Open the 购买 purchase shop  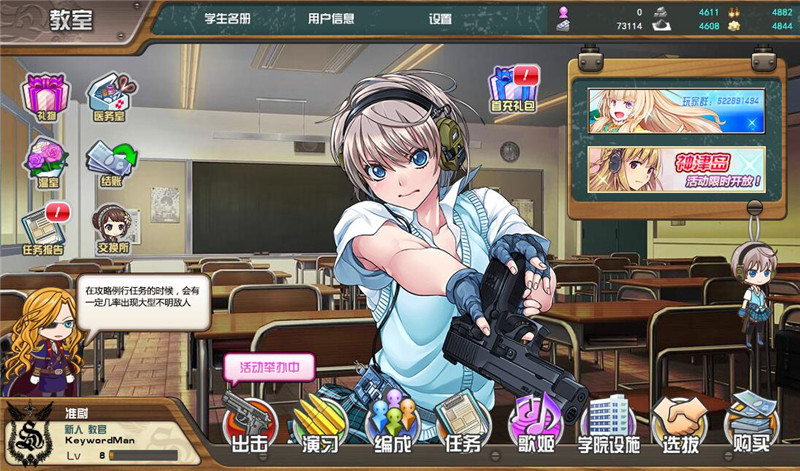(x=754, y=424)
